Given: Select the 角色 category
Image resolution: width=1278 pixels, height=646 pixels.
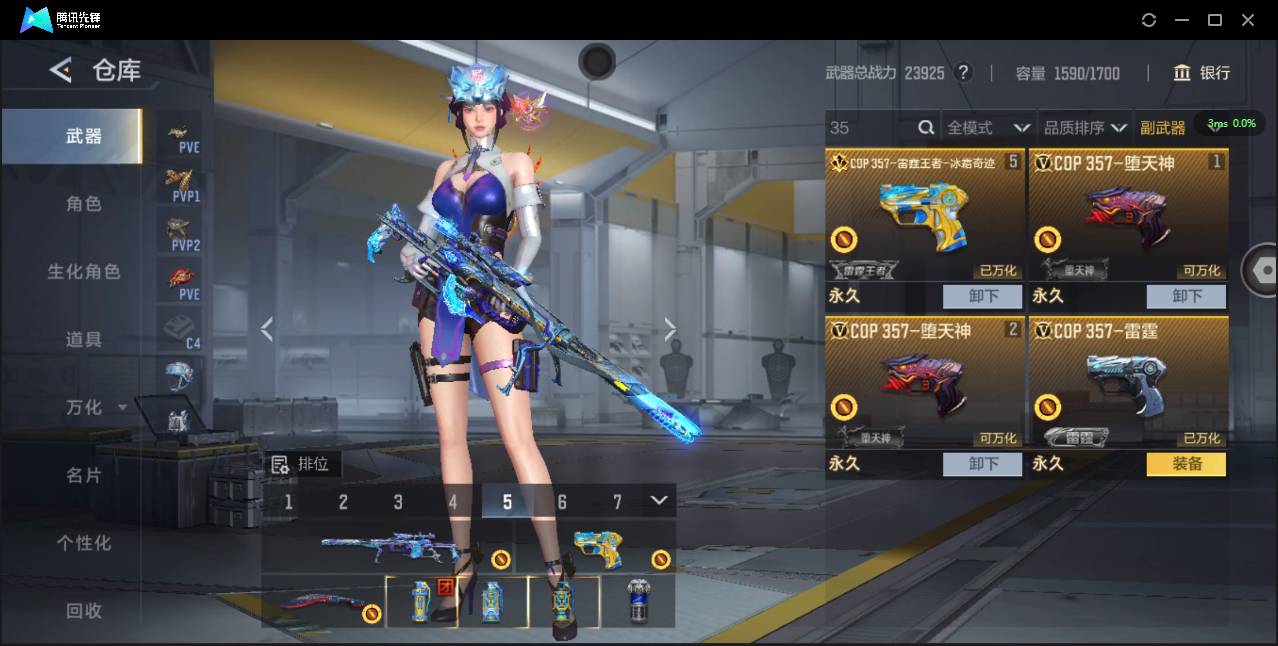Looking at the screenshot, I should click(84, 204).
